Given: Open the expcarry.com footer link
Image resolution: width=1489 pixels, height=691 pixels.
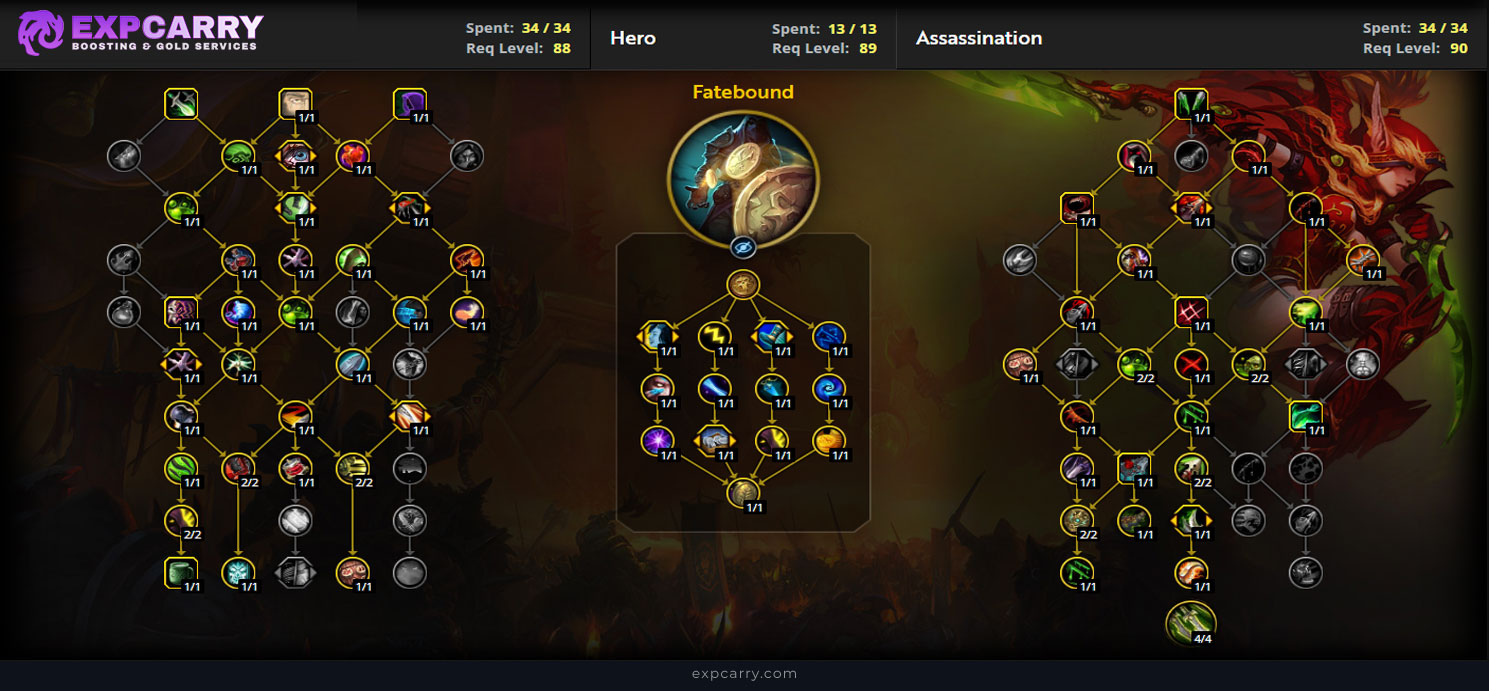Looking at the screenshot, I should pyautogui.click(x=744, y=674).
